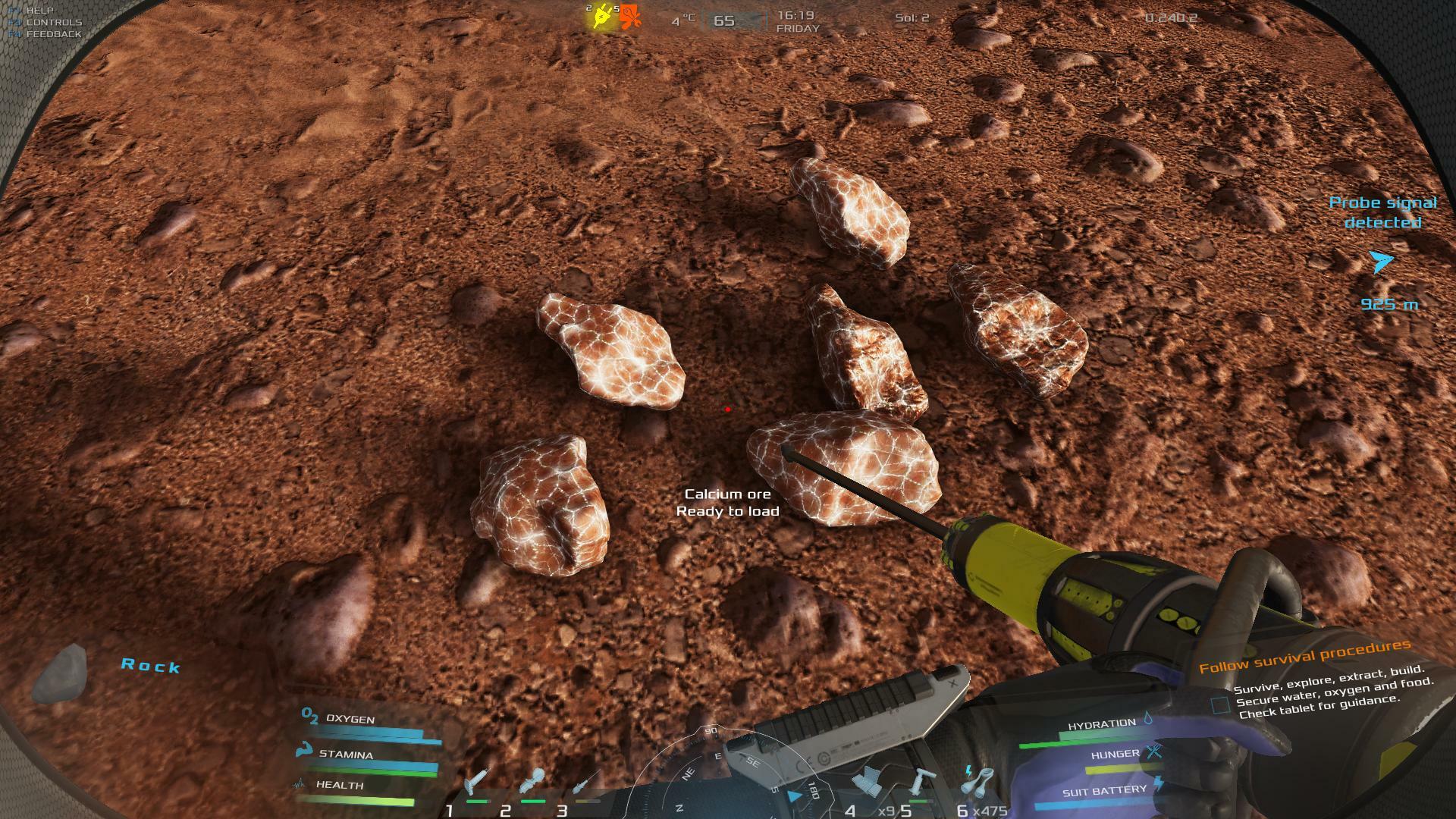The height and width of the screenshot is (819, 1456).
Task: Tick the survival procedures objective checkbox
Action: (1220, 706)
